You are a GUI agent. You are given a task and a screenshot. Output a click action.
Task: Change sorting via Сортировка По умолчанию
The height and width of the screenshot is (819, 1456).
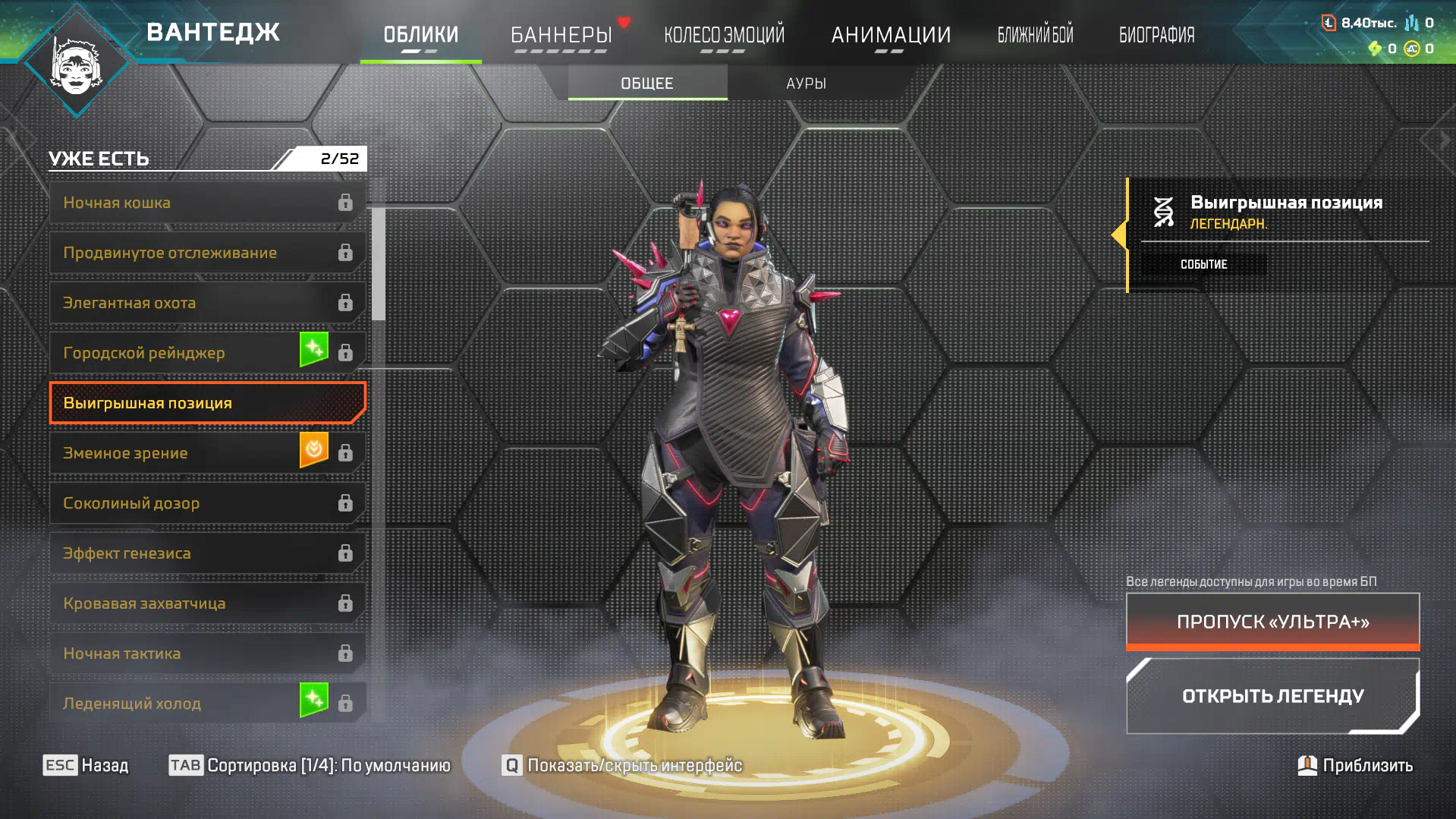pyautogui.click(x=310, y=765)
